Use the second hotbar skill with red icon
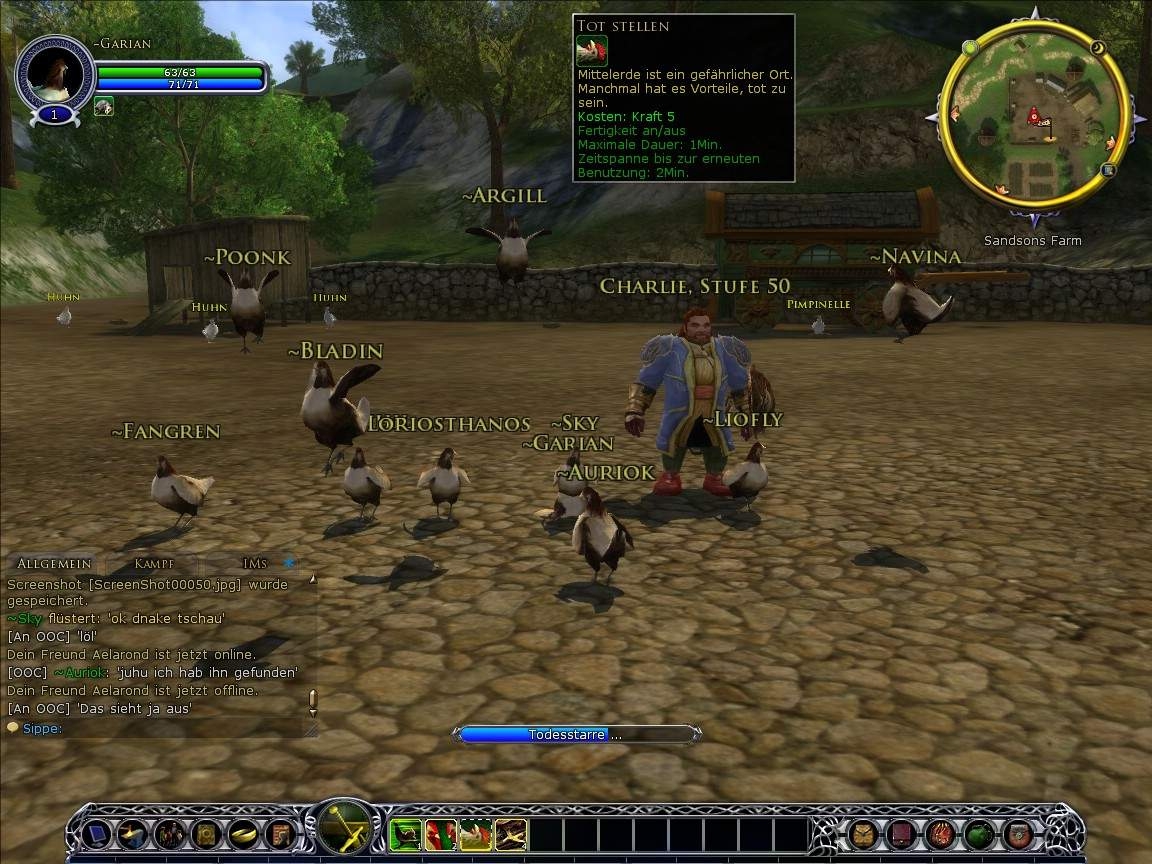The height and width of the screenshot is (864, 1152). [x=440, y=834]
